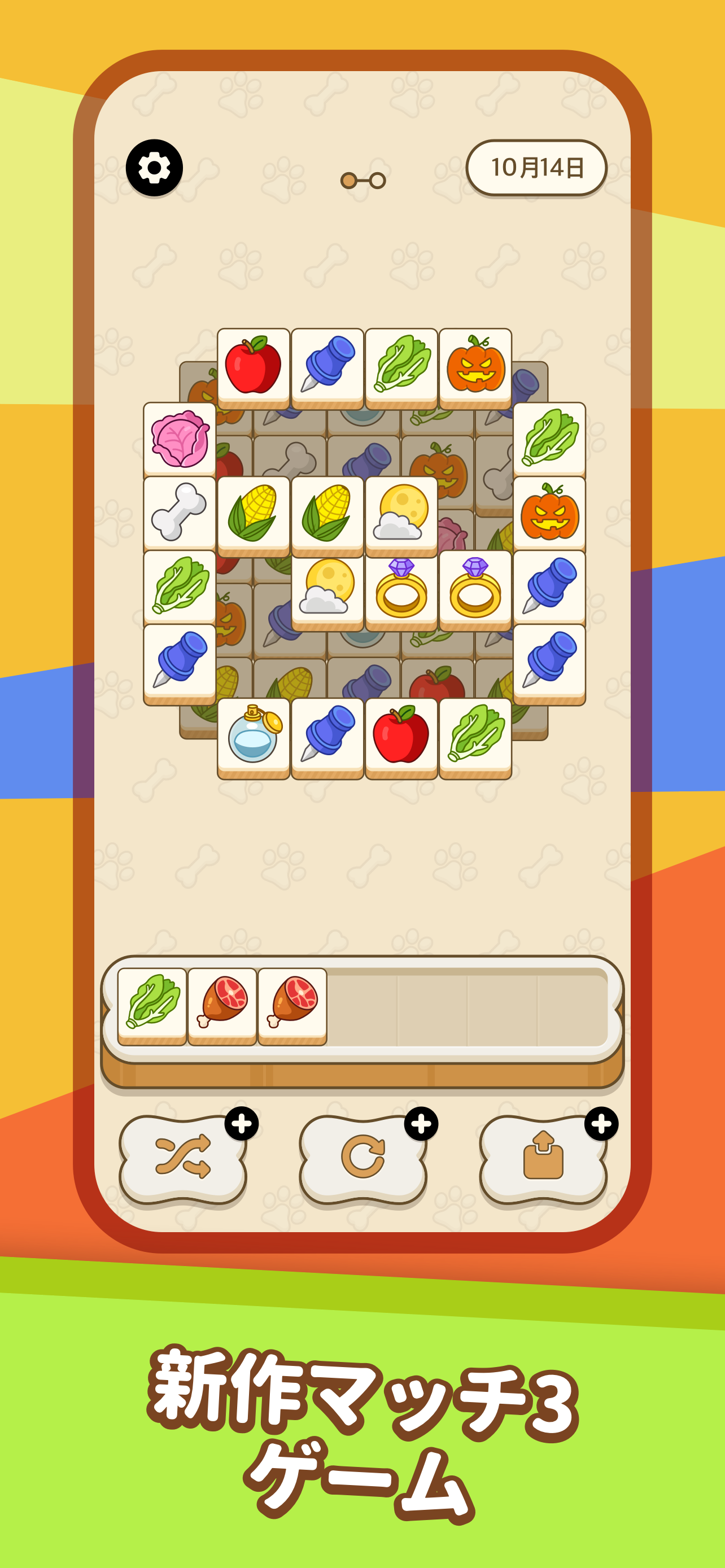Tap the moon with cloud tile
The image size is (725, 1568).
pyautogui.click(x=402, y=513)
